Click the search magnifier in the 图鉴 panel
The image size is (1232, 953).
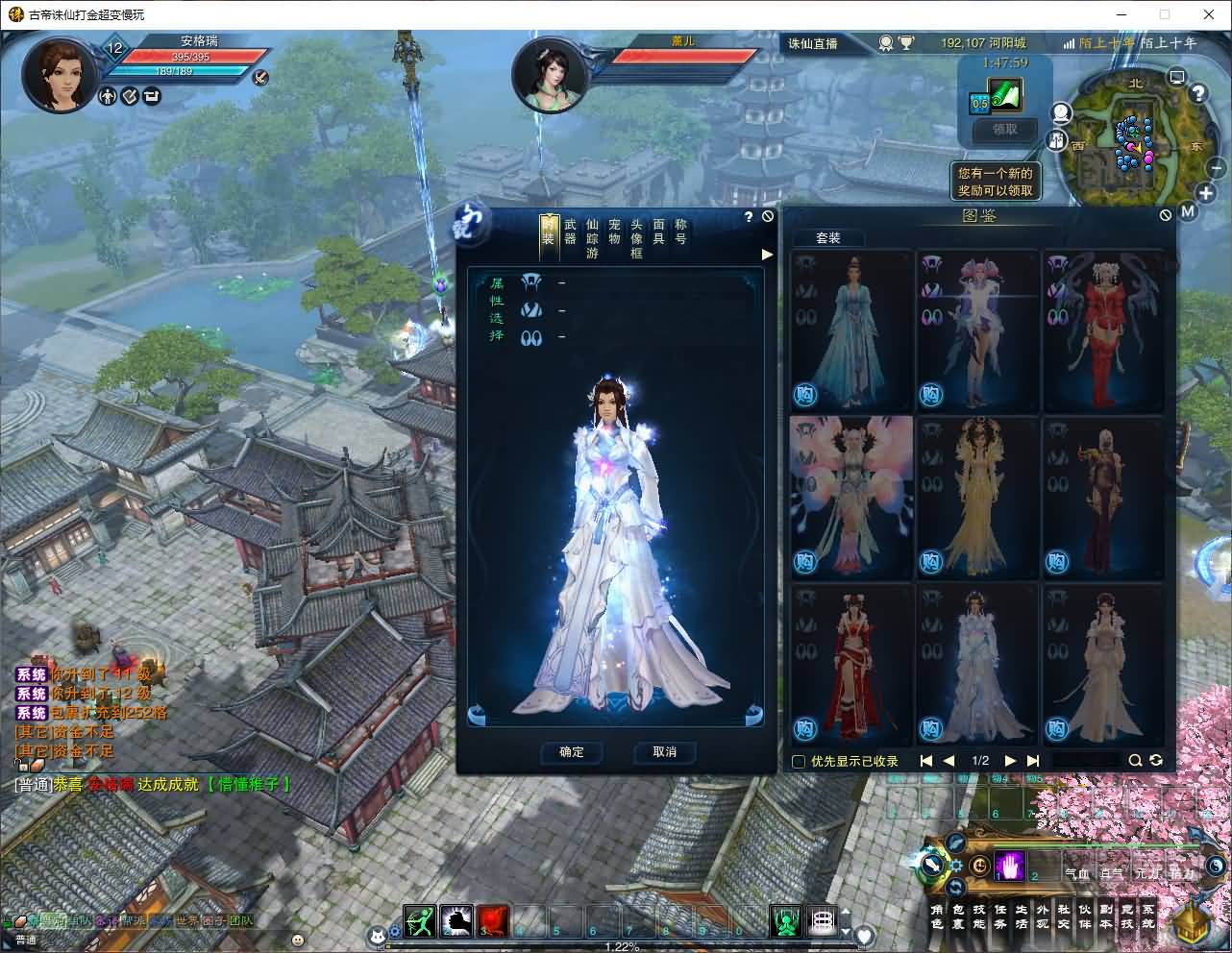1135,760
